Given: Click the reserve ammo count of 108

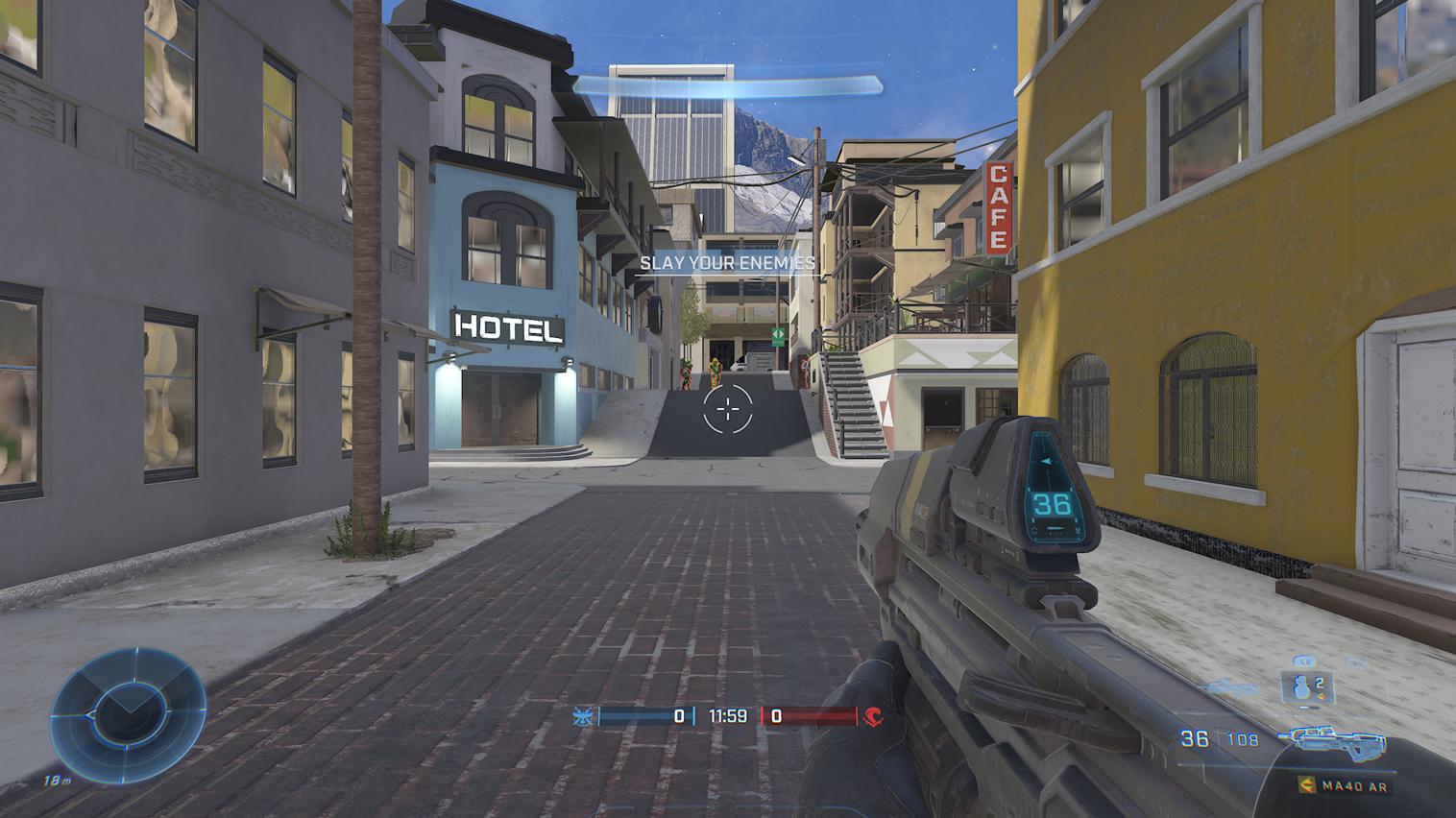Looking at the screenshot, I should coord(1242,737).
